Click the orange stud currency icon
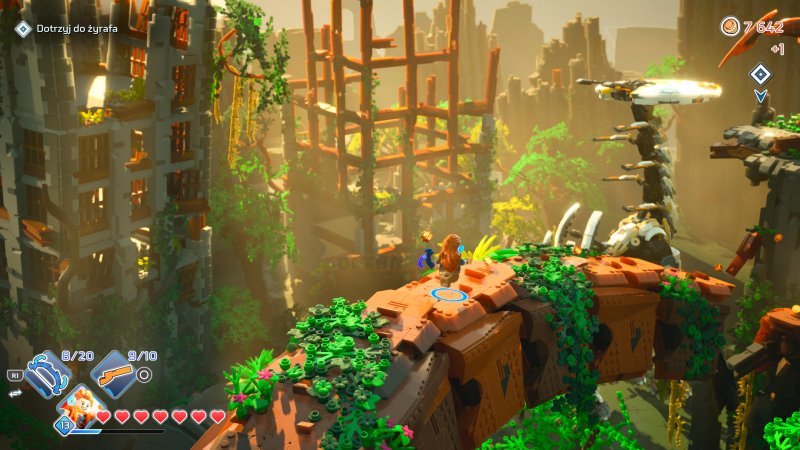Image resolution: width=800 pixels, height=450 pixels. click(x=730, y=26)
